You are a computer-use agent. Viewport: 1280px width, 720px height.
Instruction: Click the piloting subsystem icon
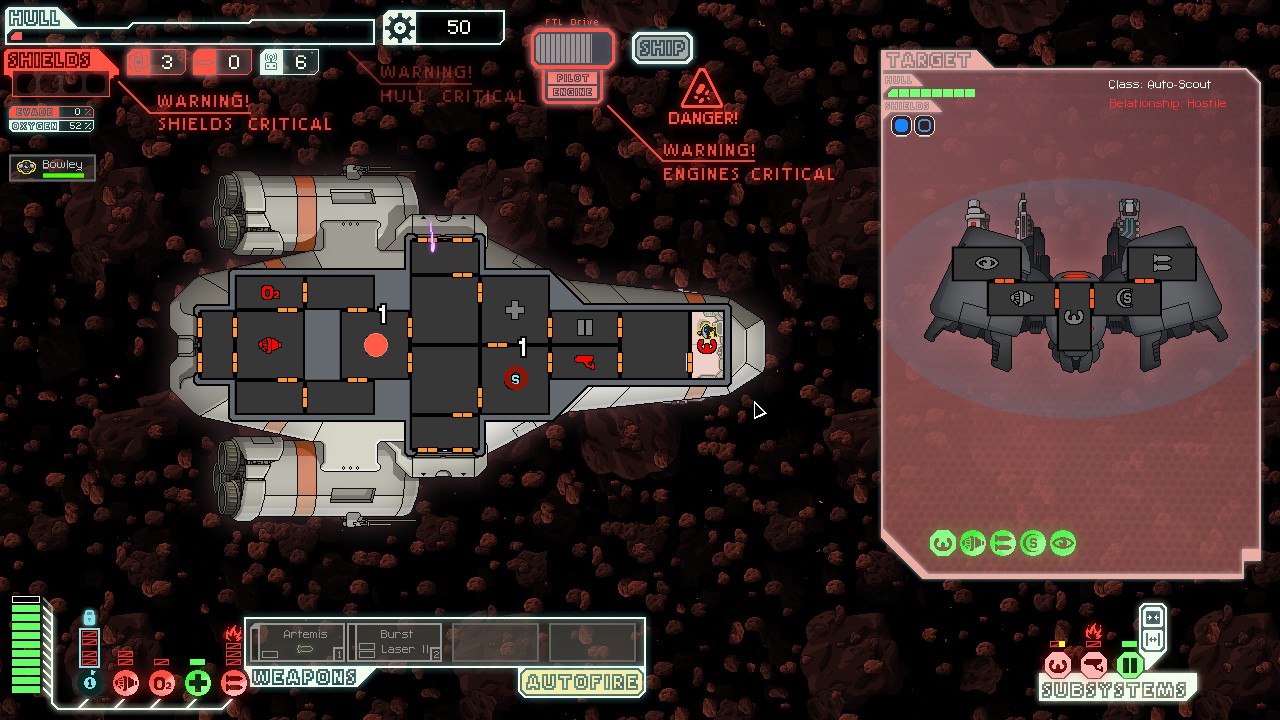(x=1057, y=664)
